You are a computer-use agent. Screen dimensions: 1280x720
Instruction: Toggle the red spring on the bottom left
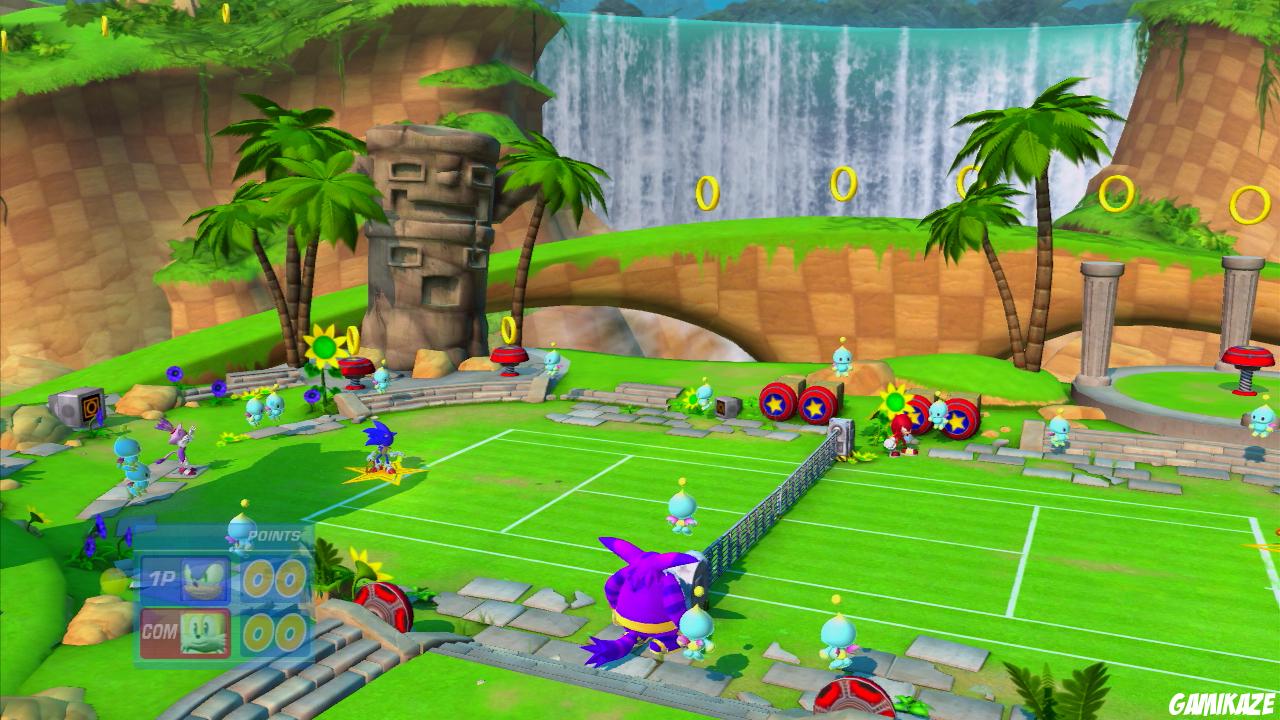pos(383,606)
